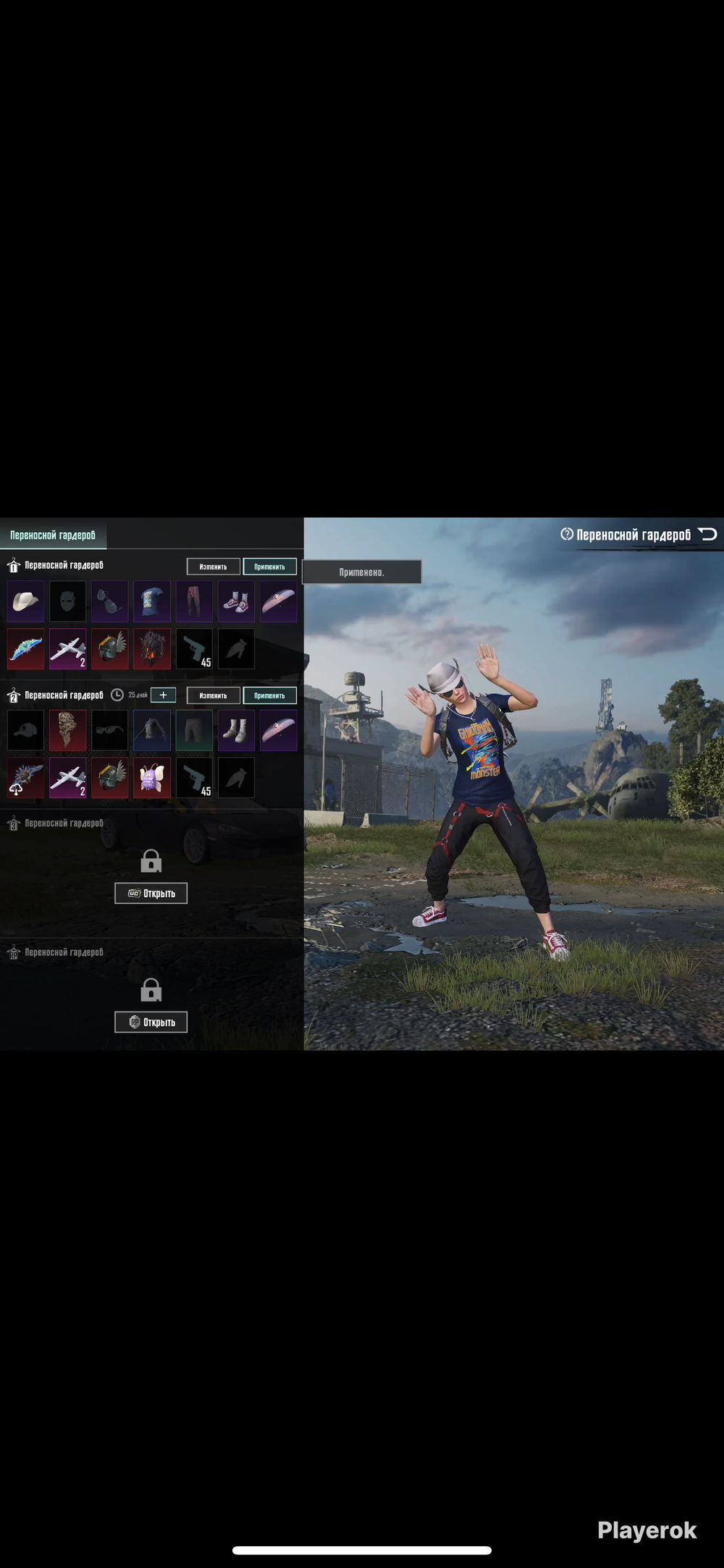724x1568 pixels.
Task: Choose the purple butterfly backpack slot
Action: tap(152, 777)
